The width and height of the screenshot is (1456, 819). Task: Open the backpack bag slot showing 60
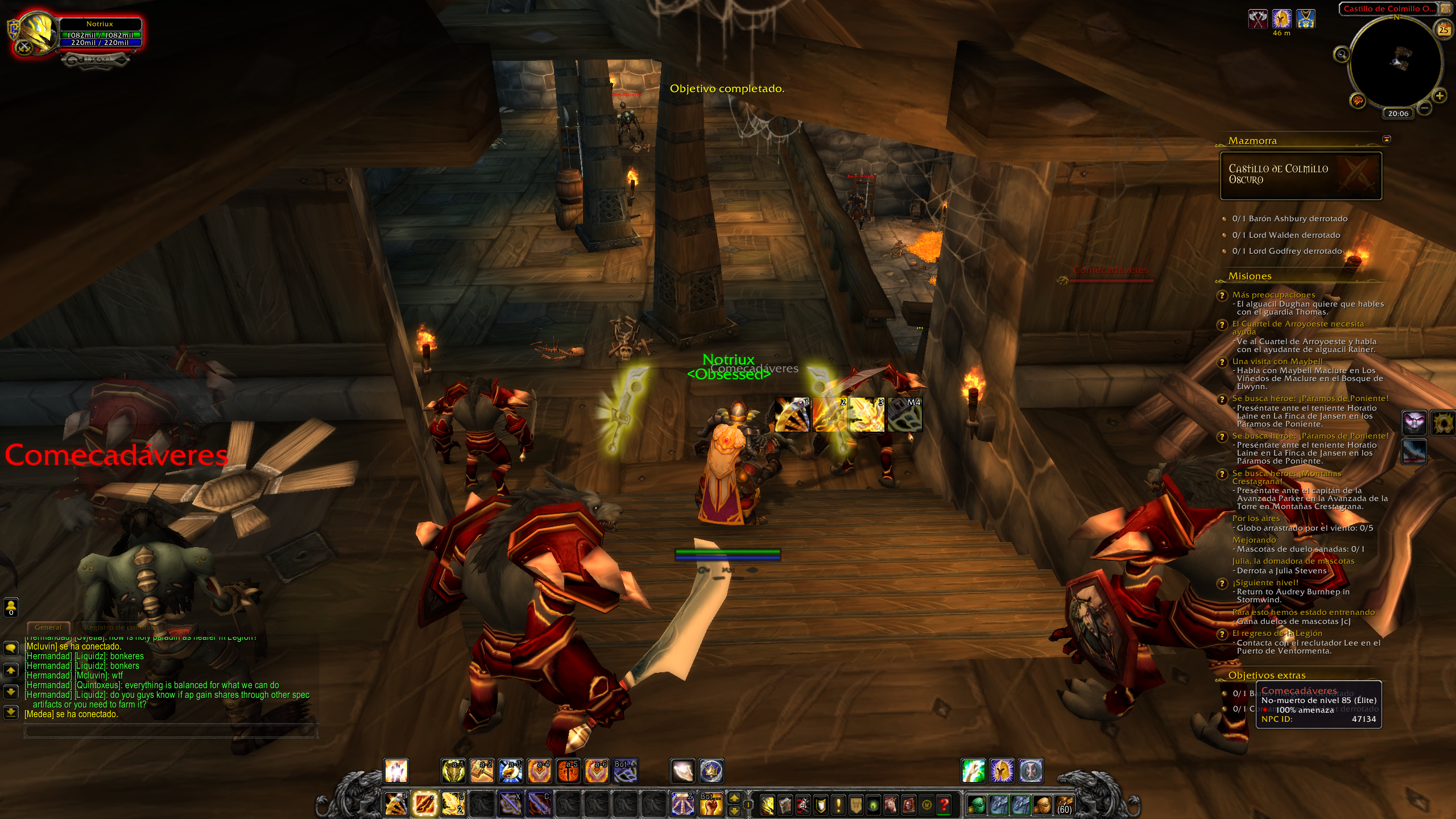[1064, 805]
